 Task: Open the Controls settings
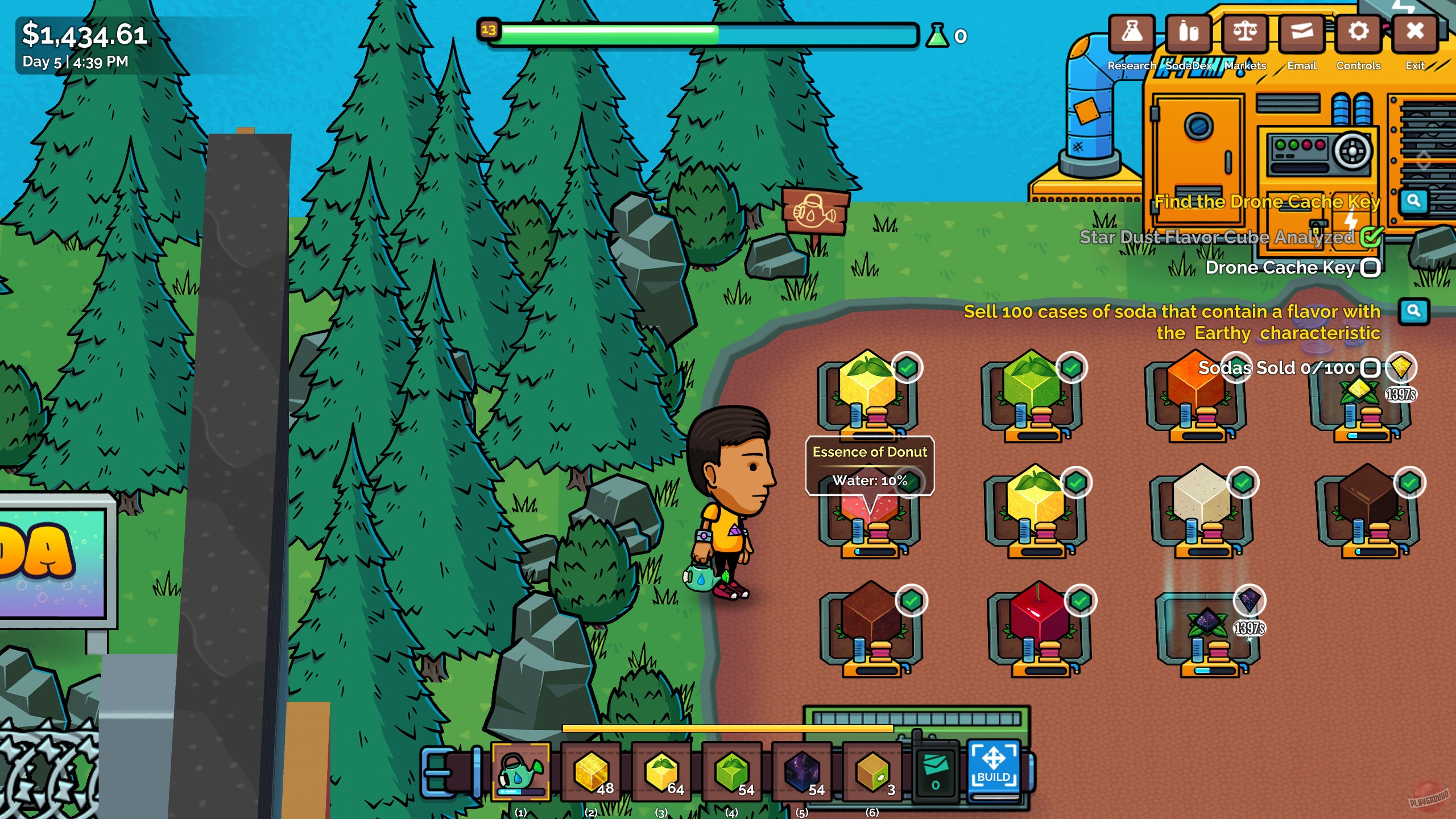tap(1358, 32)
